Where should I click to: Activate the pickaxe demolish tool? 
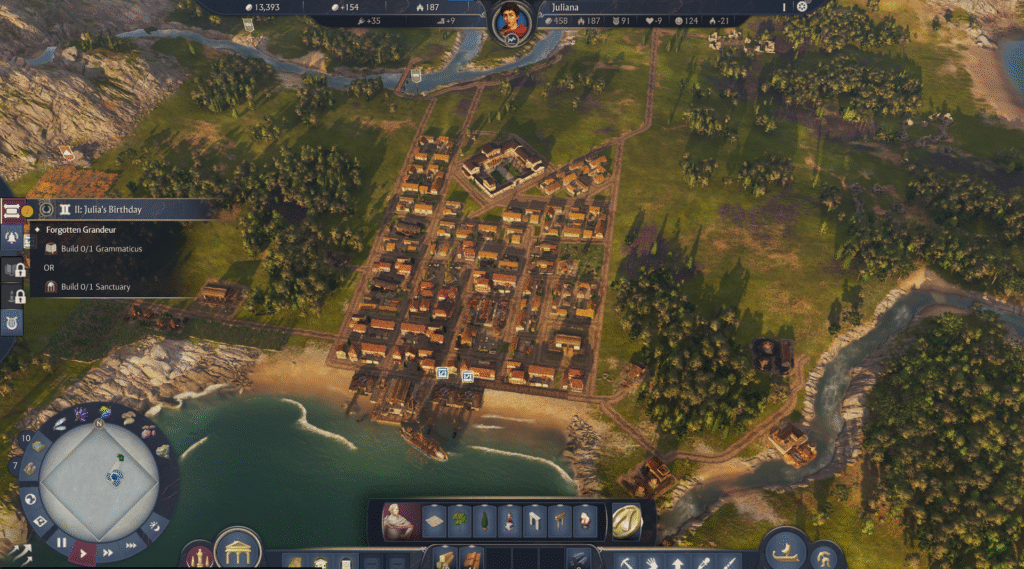coord(625,562)
